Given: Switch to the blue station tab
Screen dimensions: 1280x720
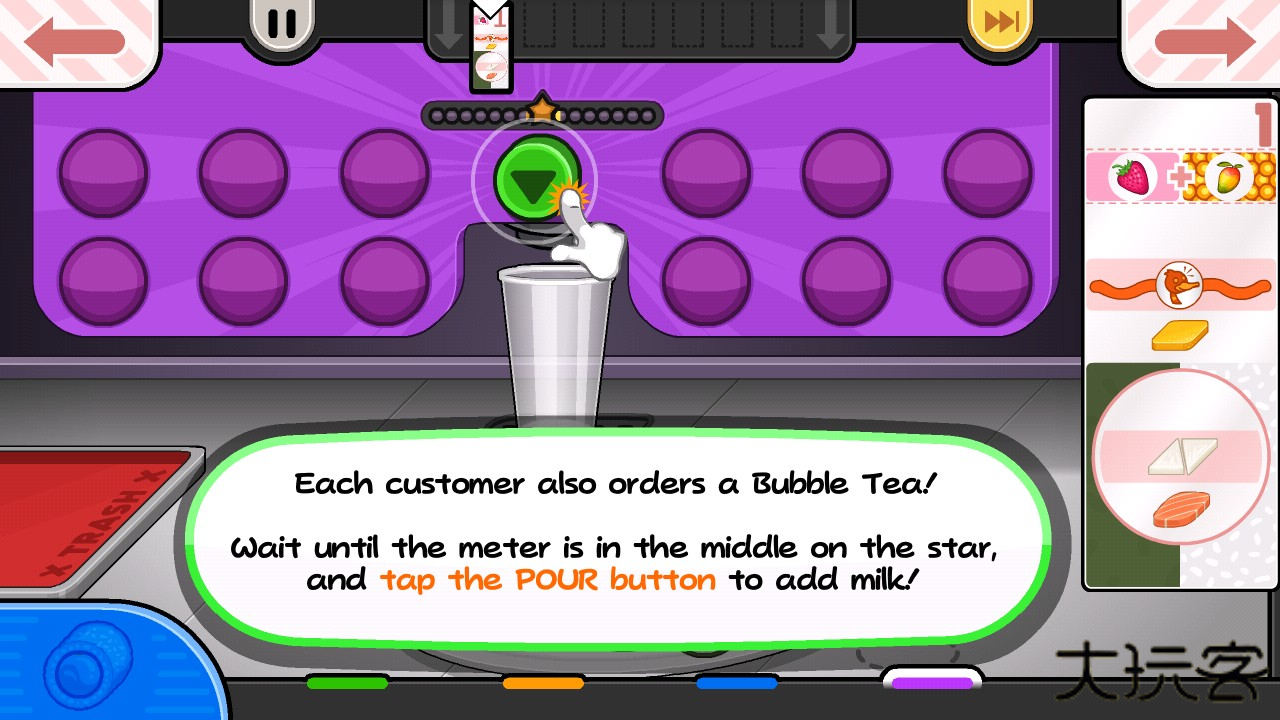Looking at the screenshot, I should 737,683.
